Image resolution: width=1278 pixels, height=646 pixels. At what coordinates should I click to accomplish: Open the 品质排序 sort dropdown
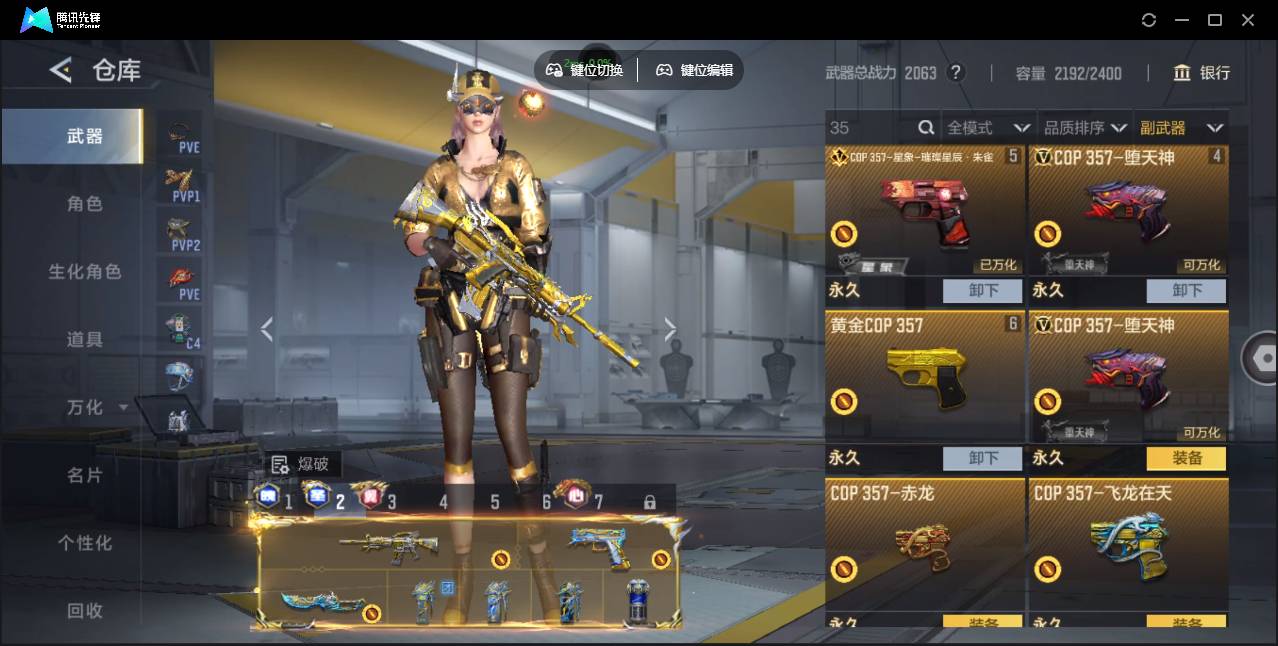(x=1084, y=128)
